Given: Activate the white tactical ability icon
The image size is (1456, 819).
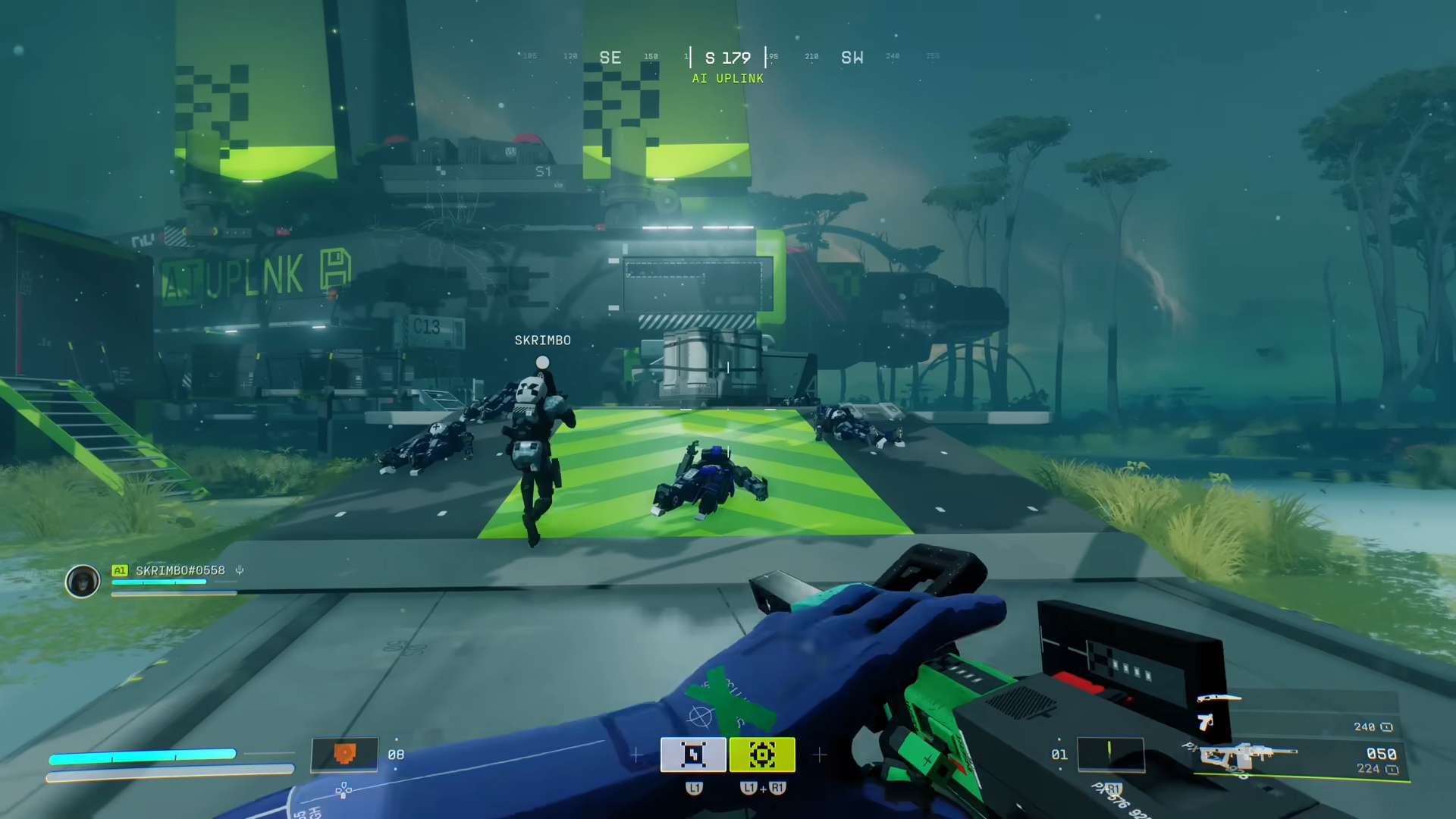Looking at the screenshot, I should 693,755.
